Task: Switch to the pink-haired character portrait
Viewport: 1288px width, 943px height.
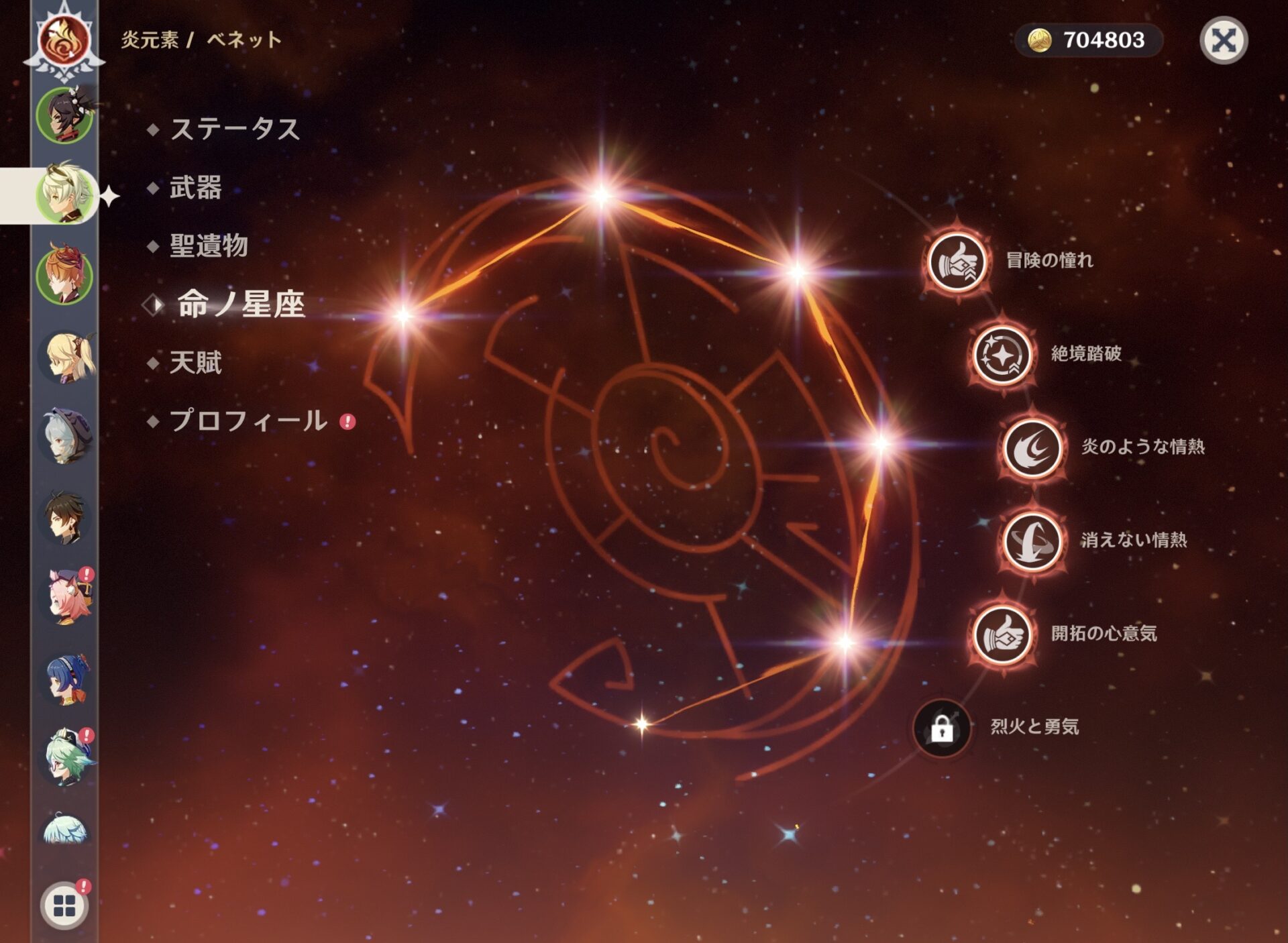Action: point(66,596)
